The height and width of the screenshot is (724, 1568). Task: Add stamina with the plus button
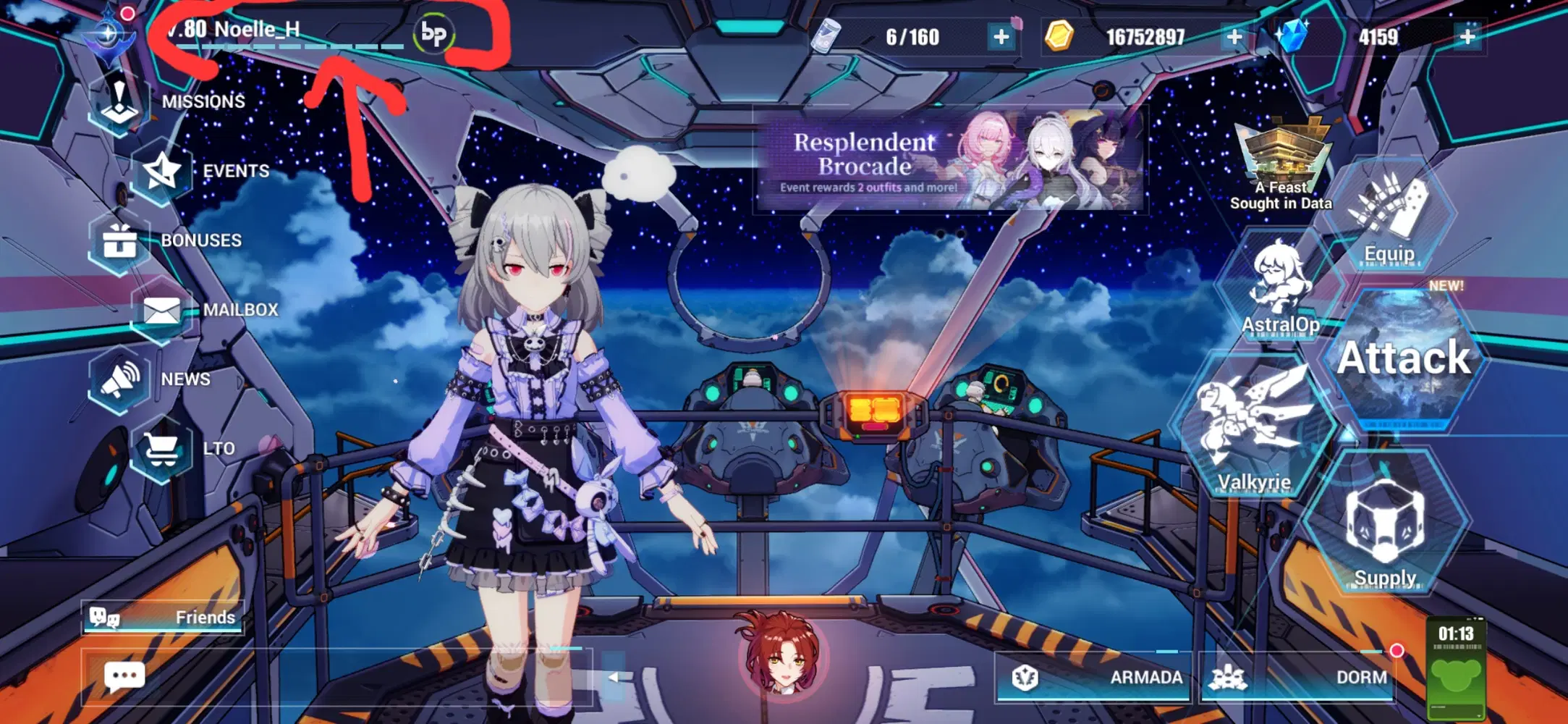pos(1001,36)
